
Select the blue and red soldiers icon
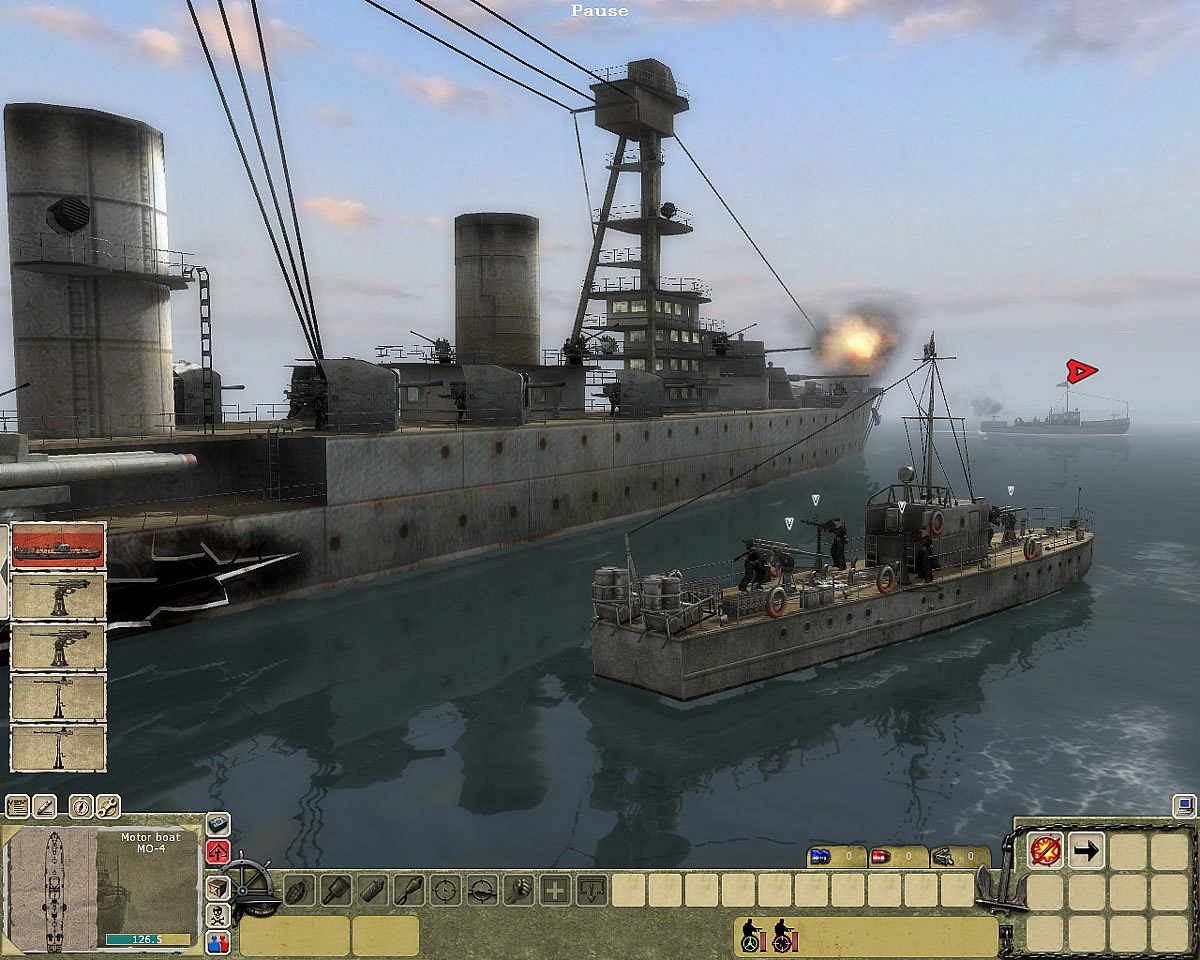[218, 942]
